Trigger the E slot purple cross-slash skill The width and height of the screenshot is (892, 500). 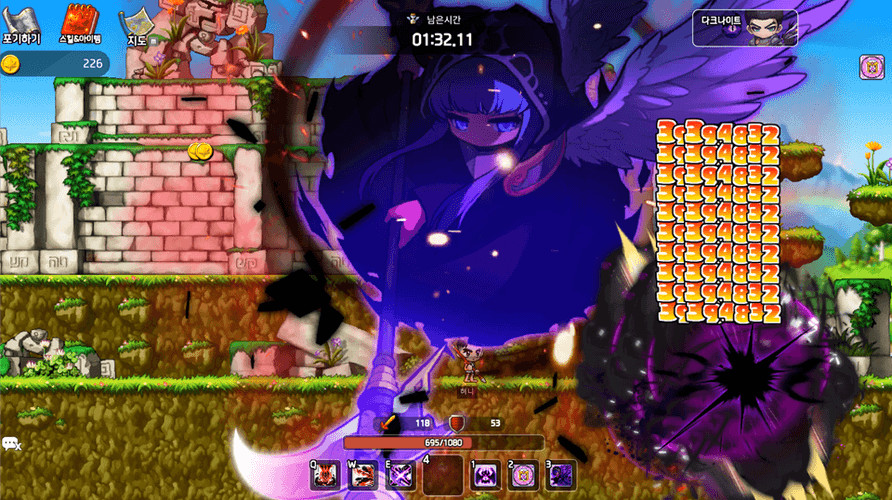pos(400,475)
